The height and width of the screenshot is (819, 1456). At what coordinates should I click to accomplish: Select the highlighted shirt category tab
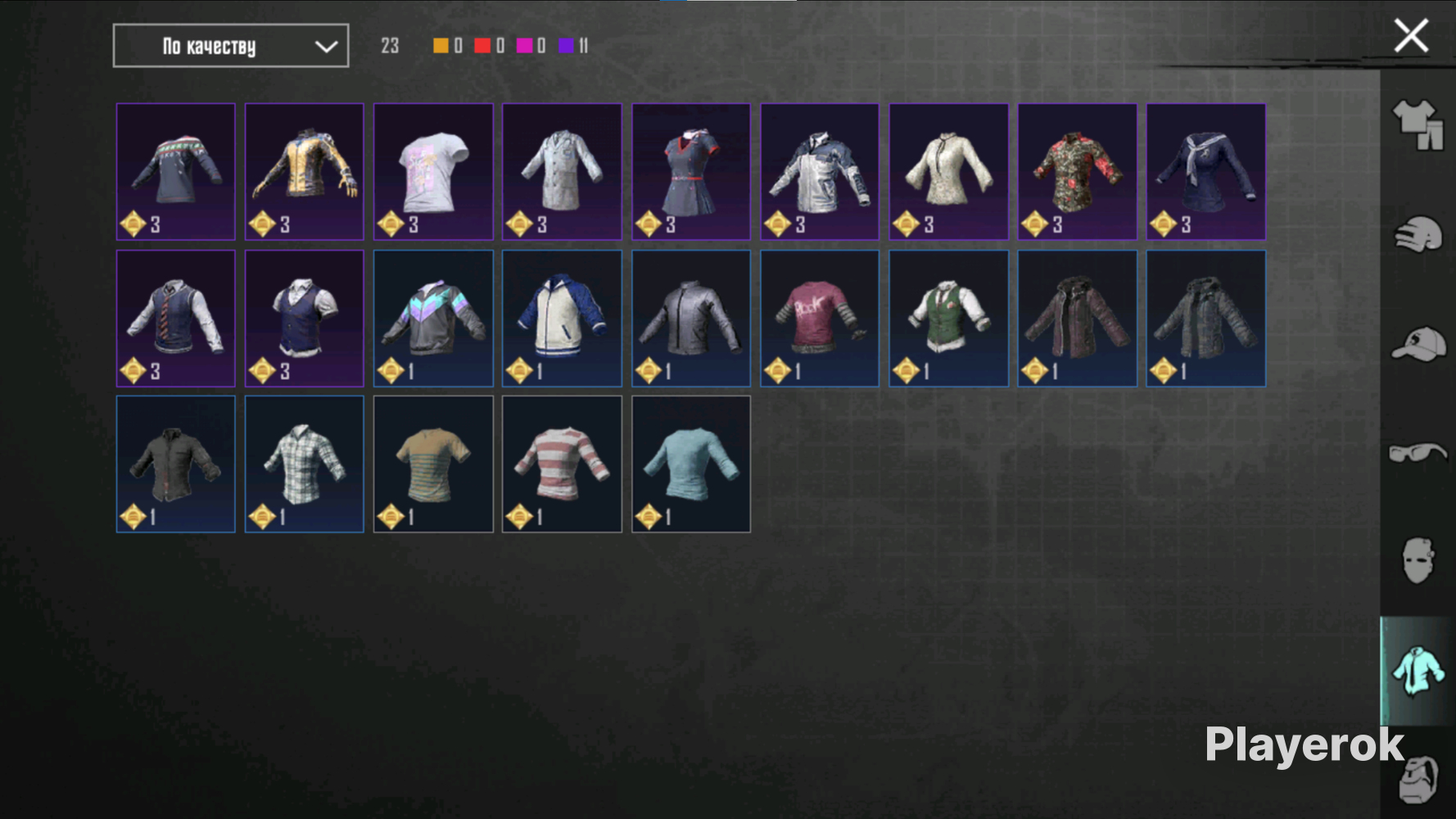click(x=1418, y=670)
